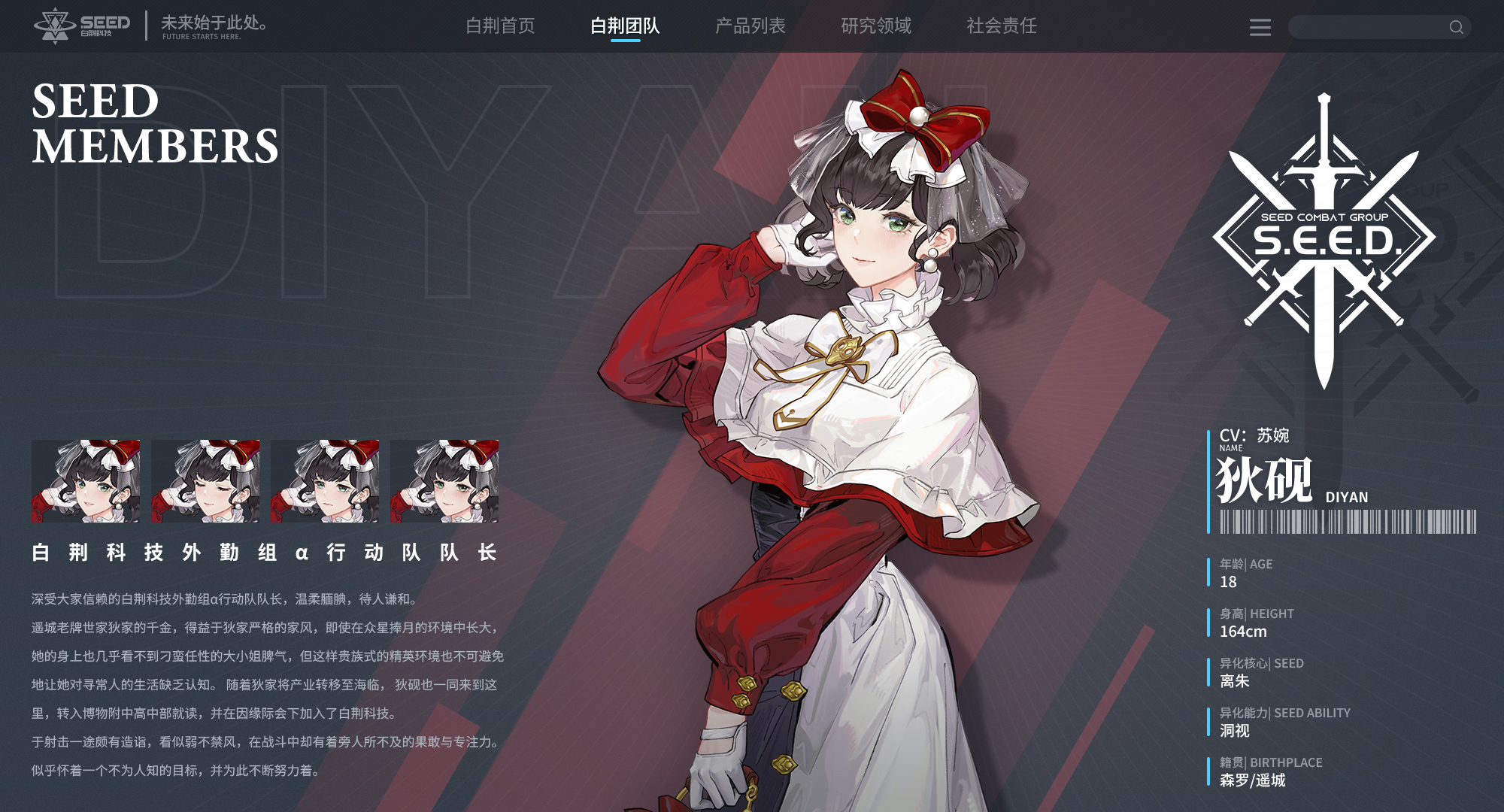The height and width of the screenshot is (812, 1504).
Task: Select the open-mouth smiling expression thumbnail
Action: [86, 481]
